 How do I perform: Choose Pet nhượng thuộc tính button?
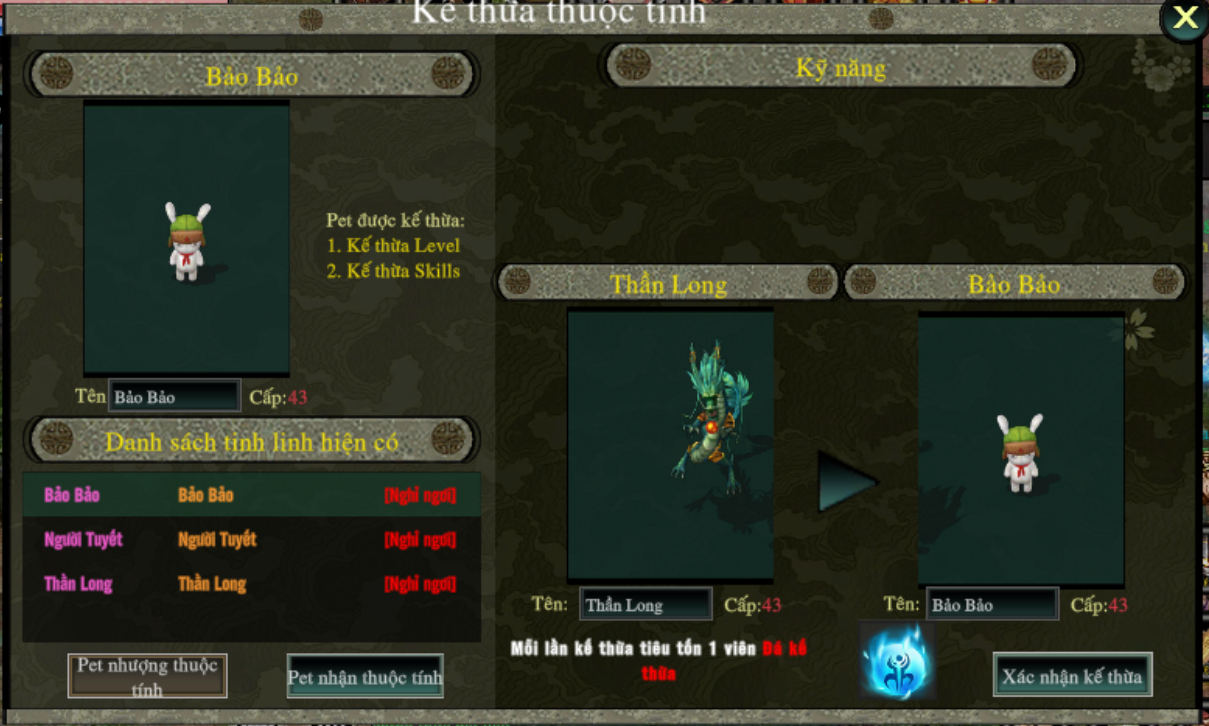tap(147, 676)
